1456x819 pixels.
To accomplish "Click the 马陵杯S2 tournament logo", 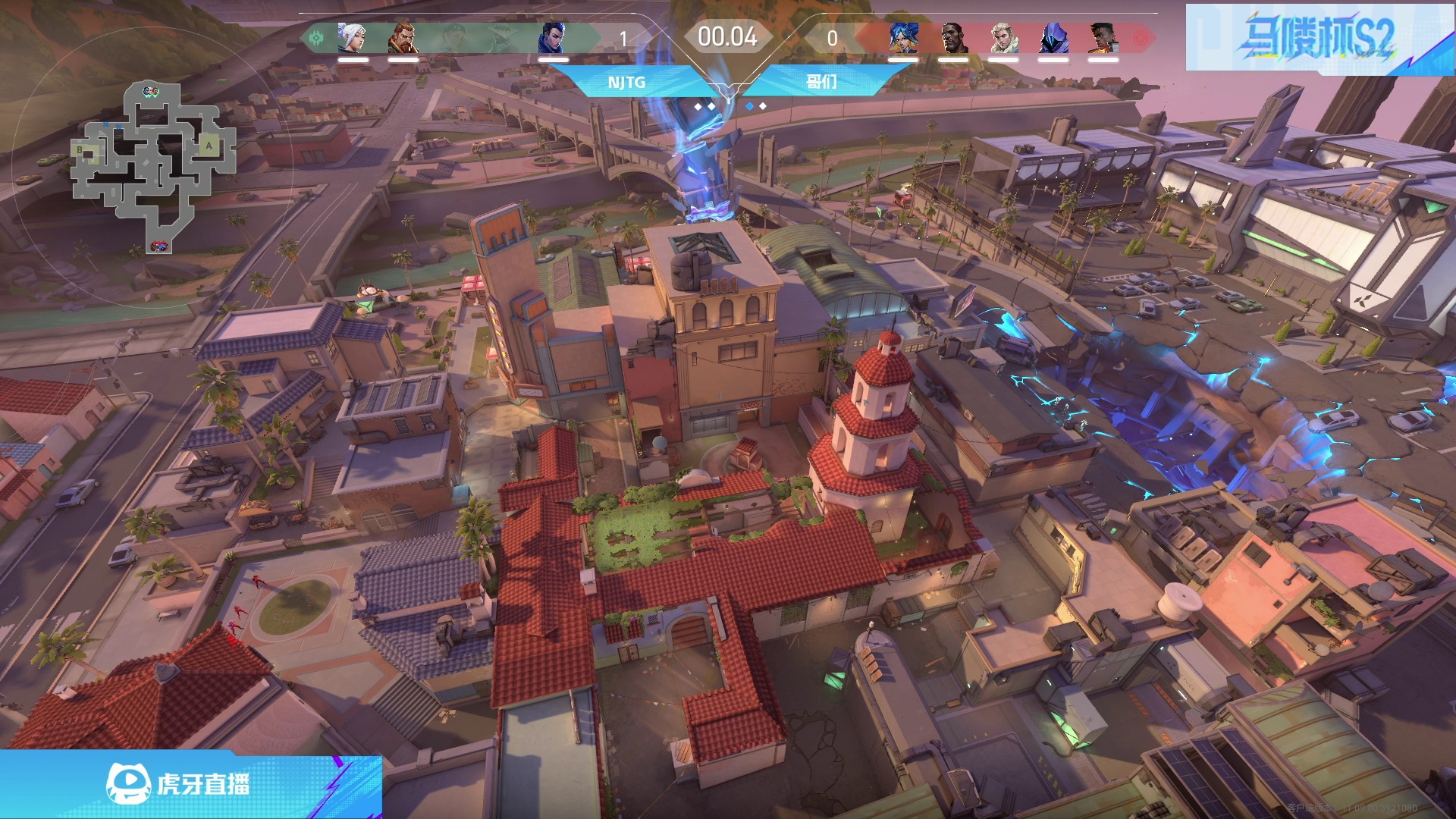I will 1318,38.
